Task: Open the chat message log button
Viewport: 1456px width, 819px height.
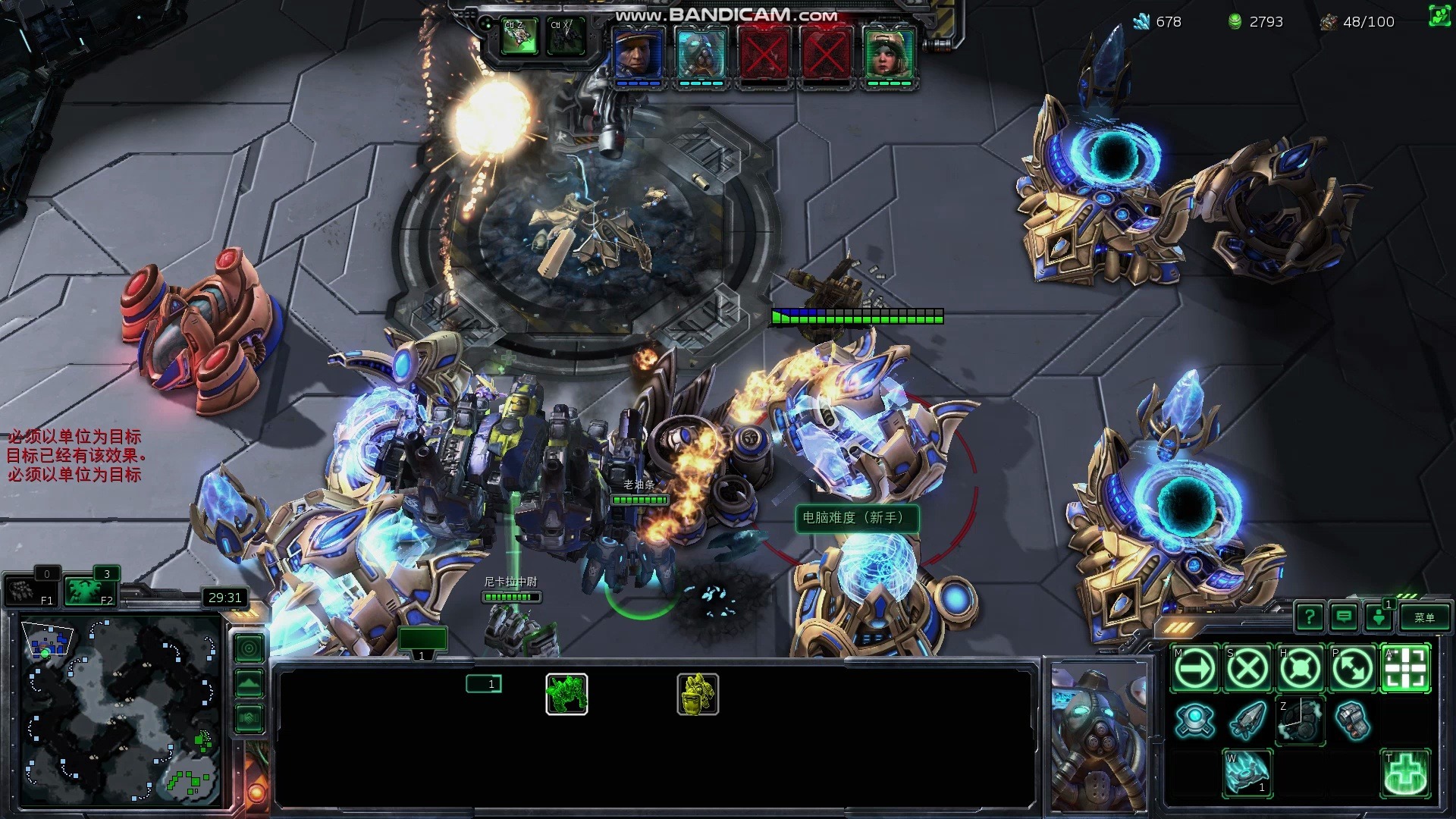Action: click(x=1344, y=617)
